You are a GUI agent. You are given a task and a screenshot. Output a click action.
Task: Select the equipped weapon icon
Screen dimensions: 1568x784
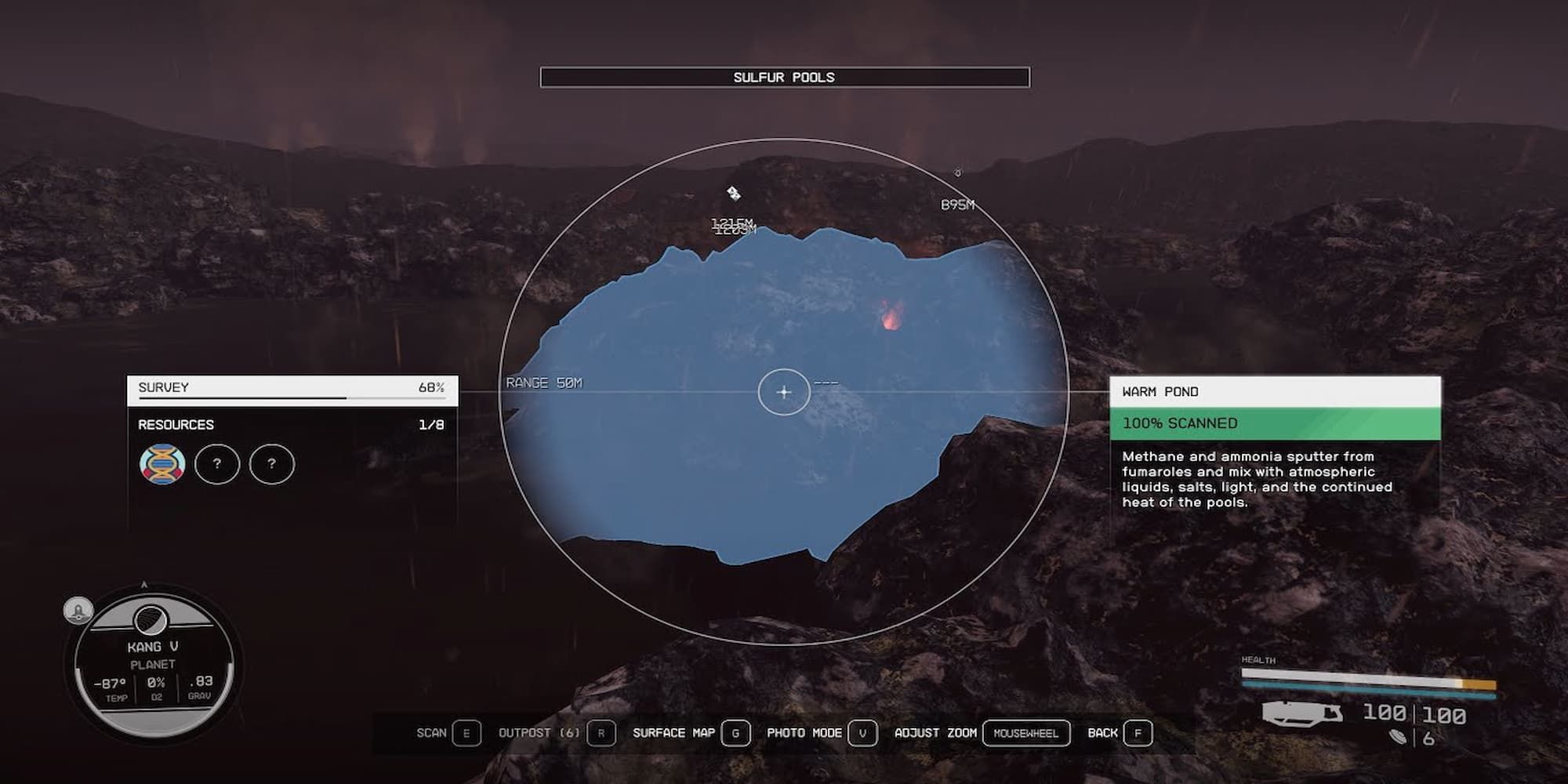point(1301,713)
